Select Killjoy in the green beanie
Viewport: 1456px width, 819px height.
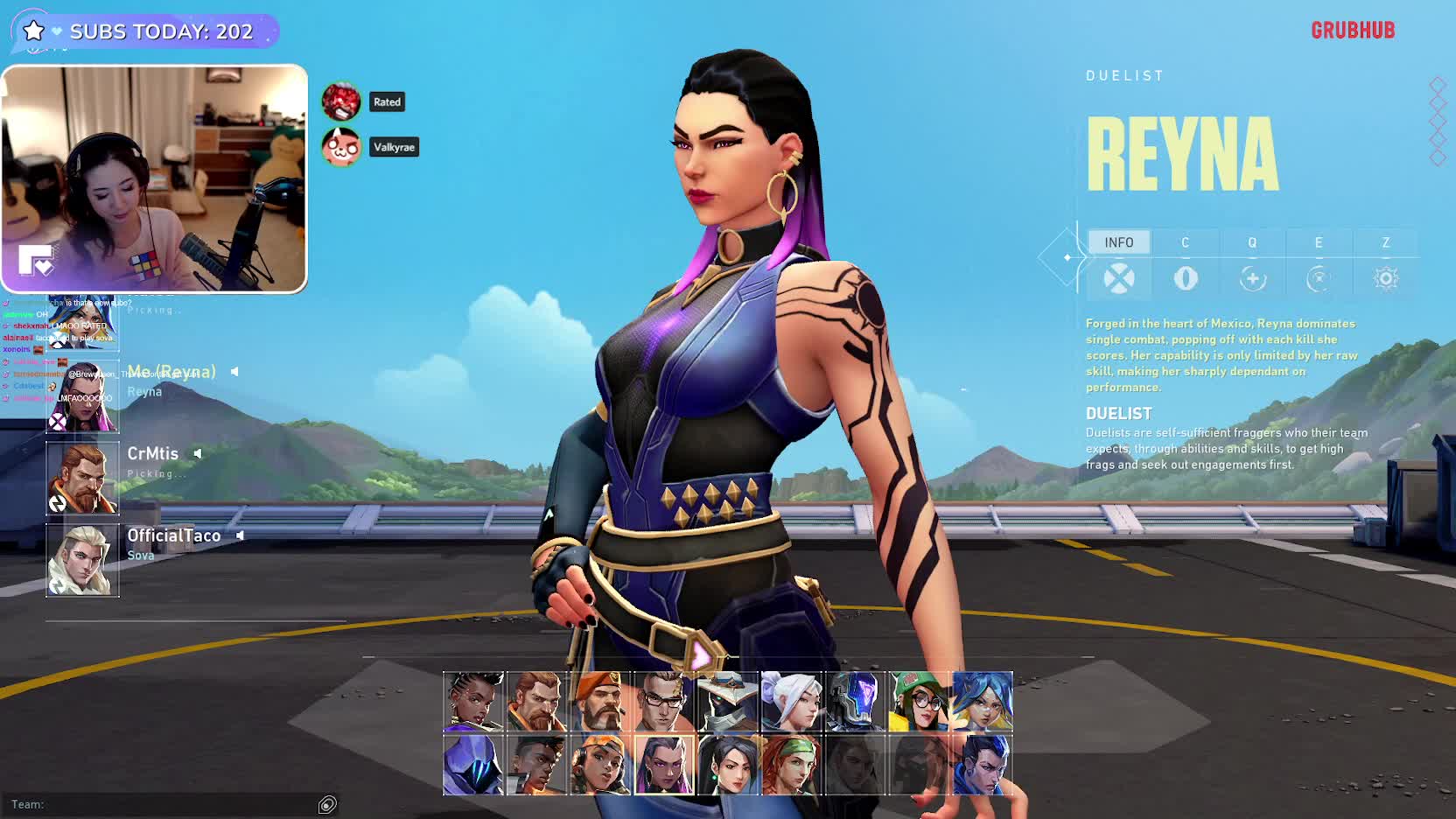919,702
